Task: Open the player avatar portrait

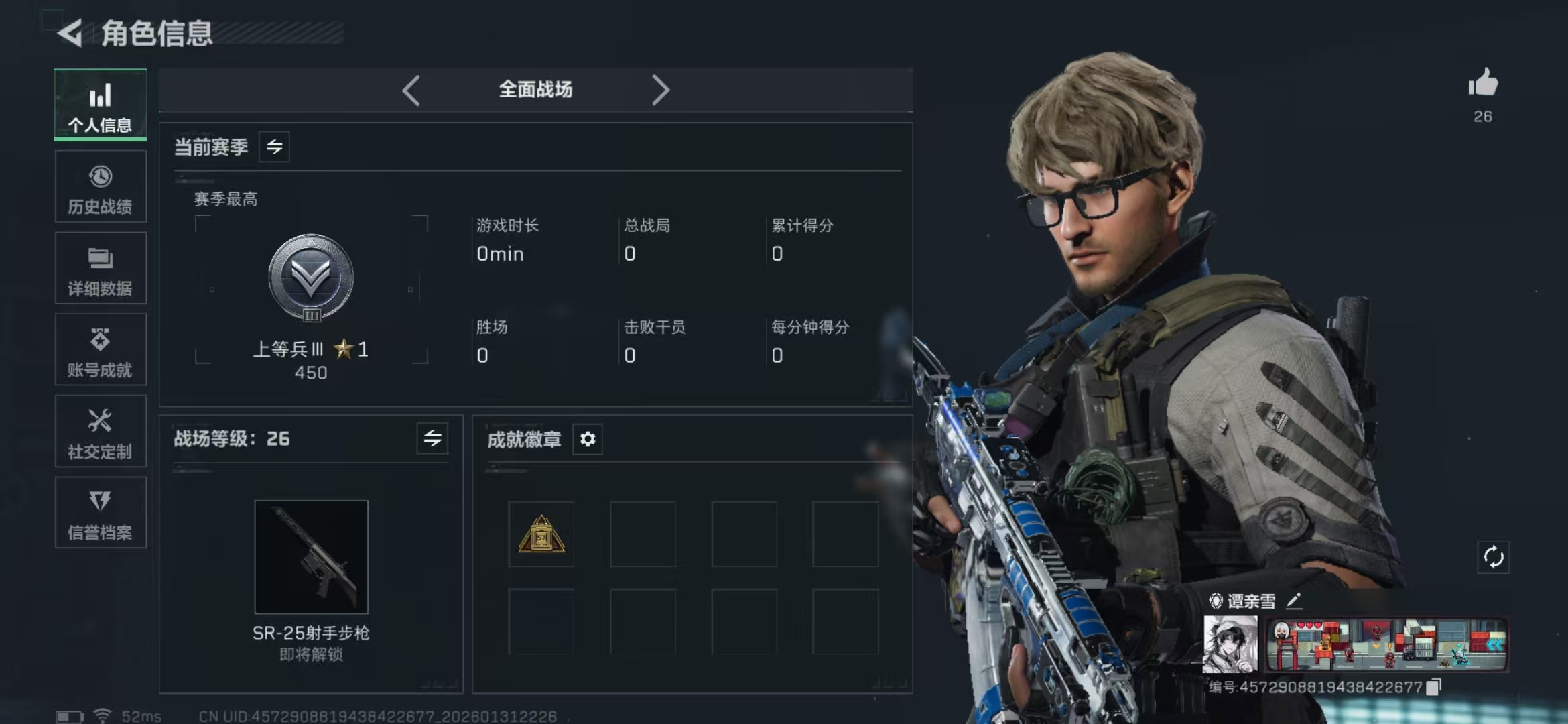Action: 1230,644
